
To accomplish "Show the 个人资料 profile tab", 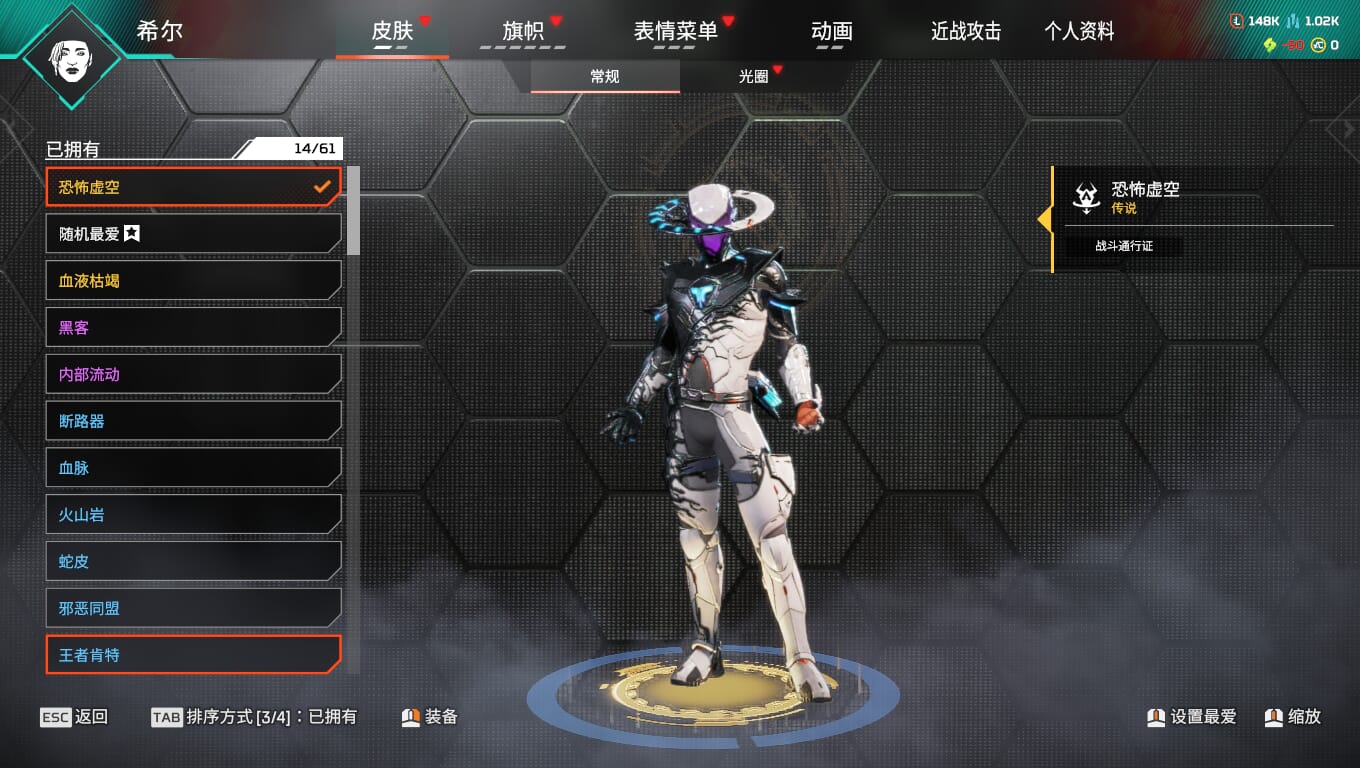I will 1079,31.
